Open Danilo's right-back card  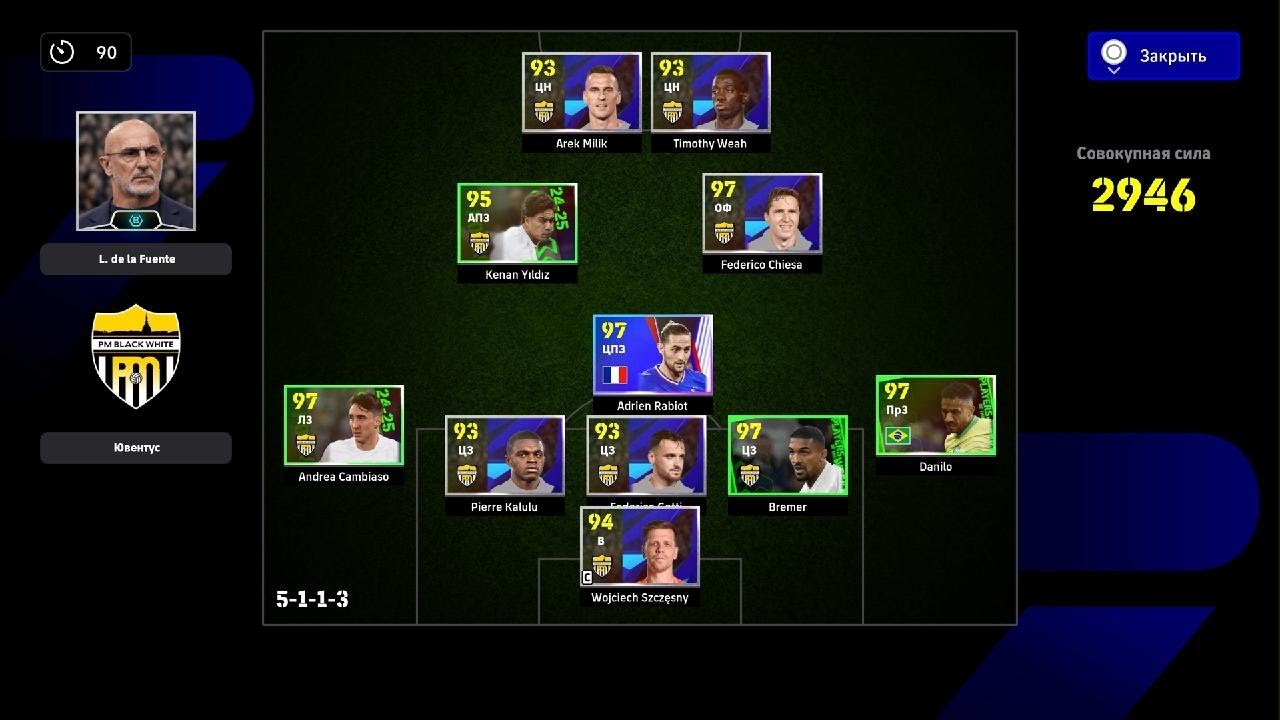click(x=935, y=415)
